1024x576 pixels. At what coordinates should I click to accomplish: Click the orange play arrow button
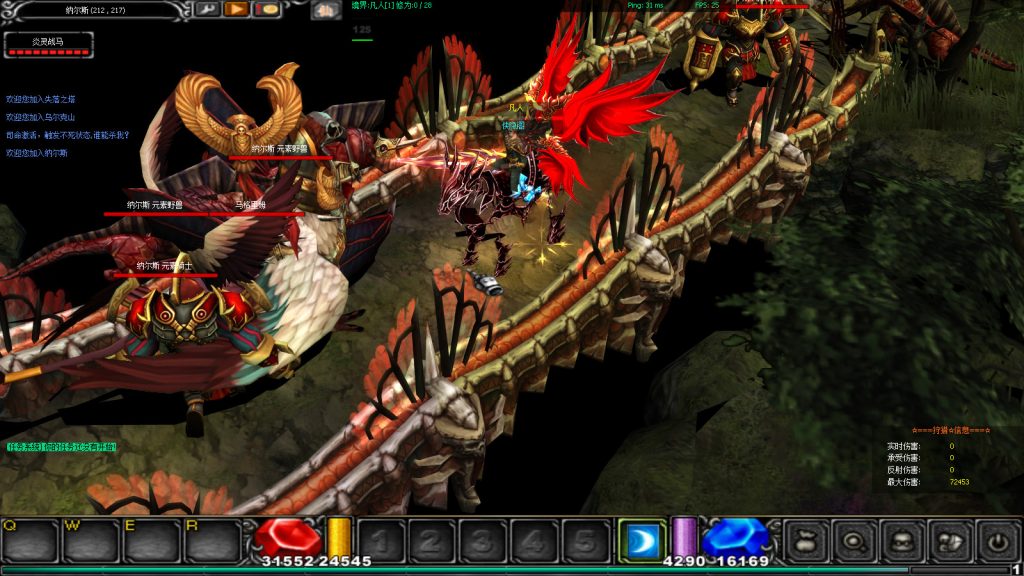pos(236,10)
